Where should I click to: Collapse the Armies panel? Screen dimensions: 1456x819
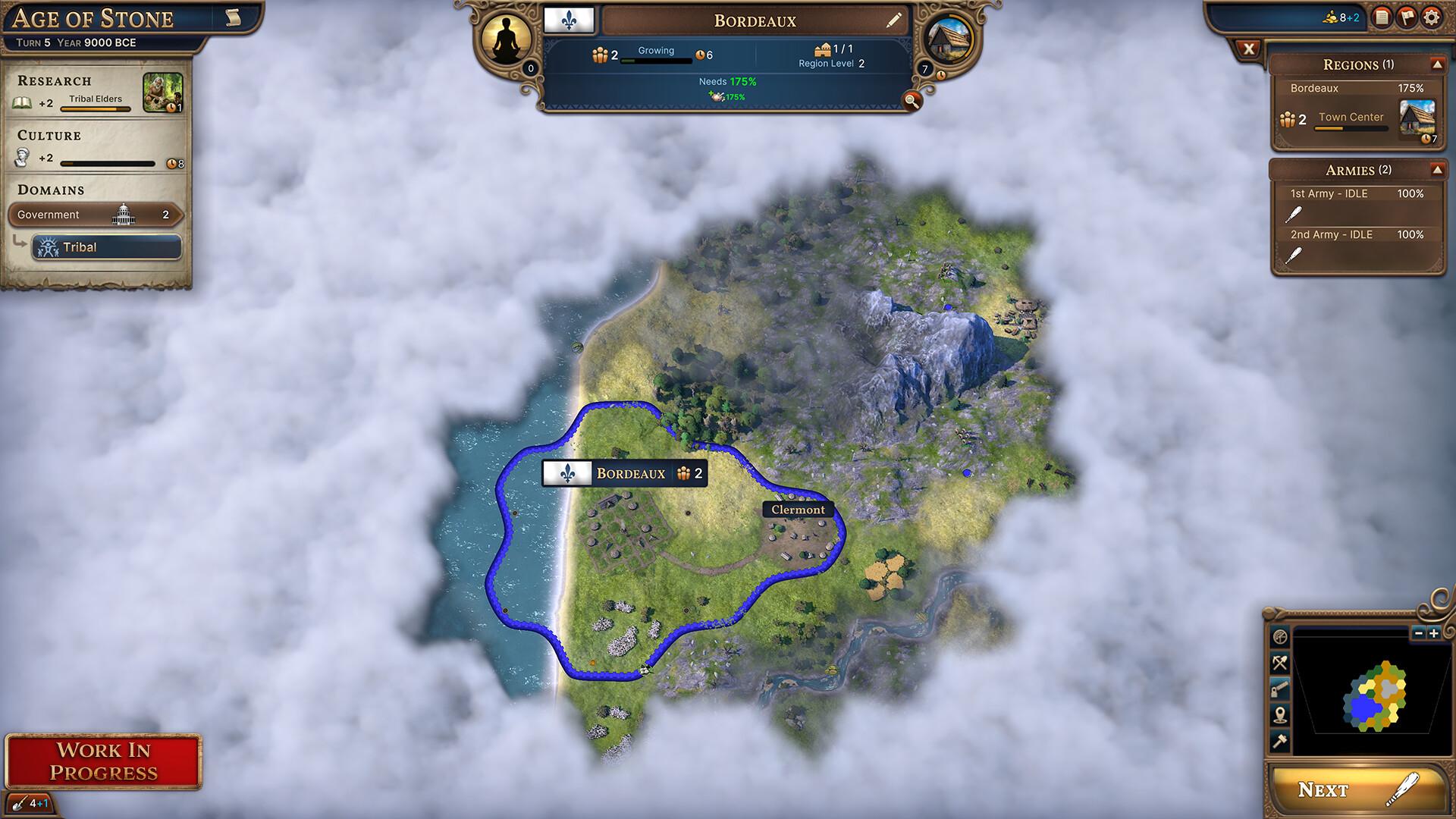click(x=1436, y=170)
